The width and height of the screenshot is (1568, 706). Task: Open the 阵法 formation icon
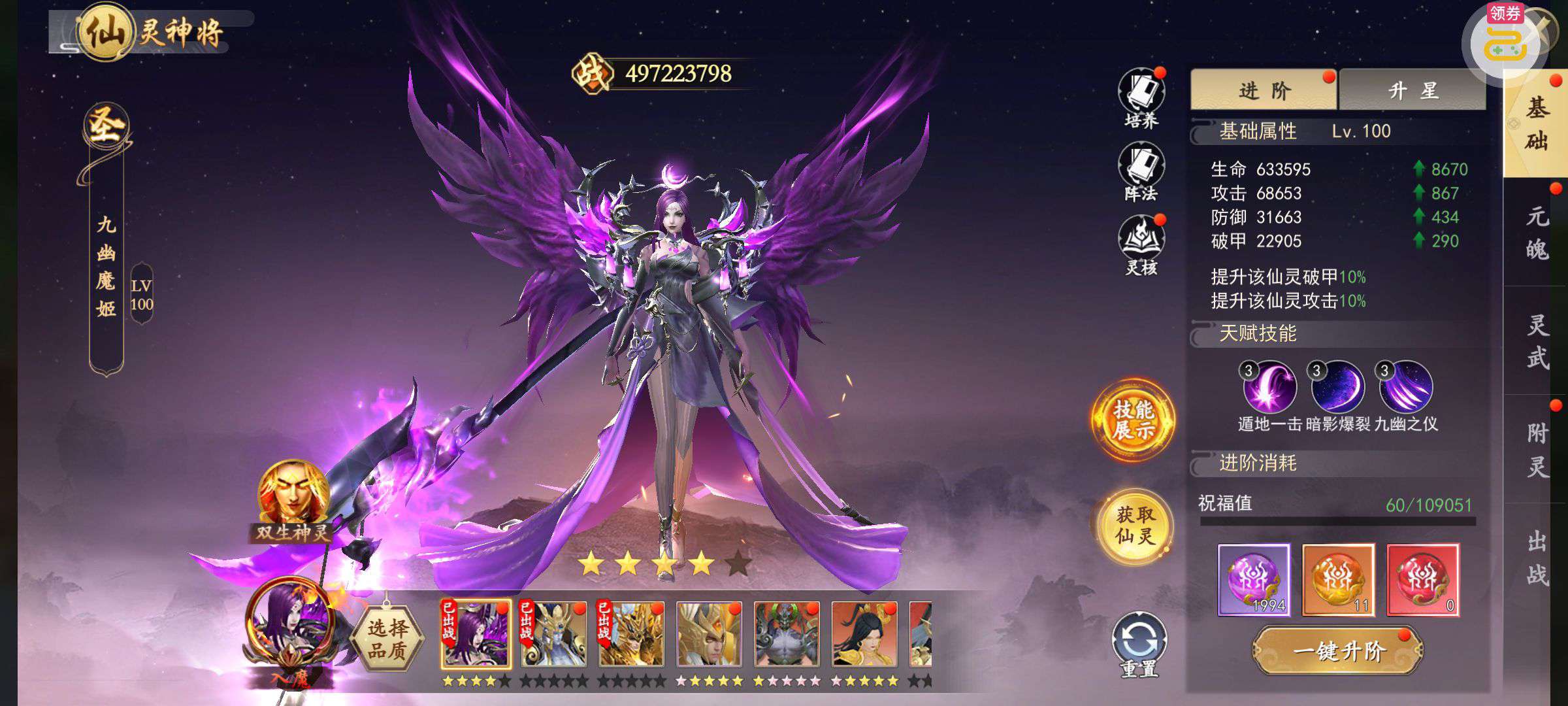point(1141,169)
